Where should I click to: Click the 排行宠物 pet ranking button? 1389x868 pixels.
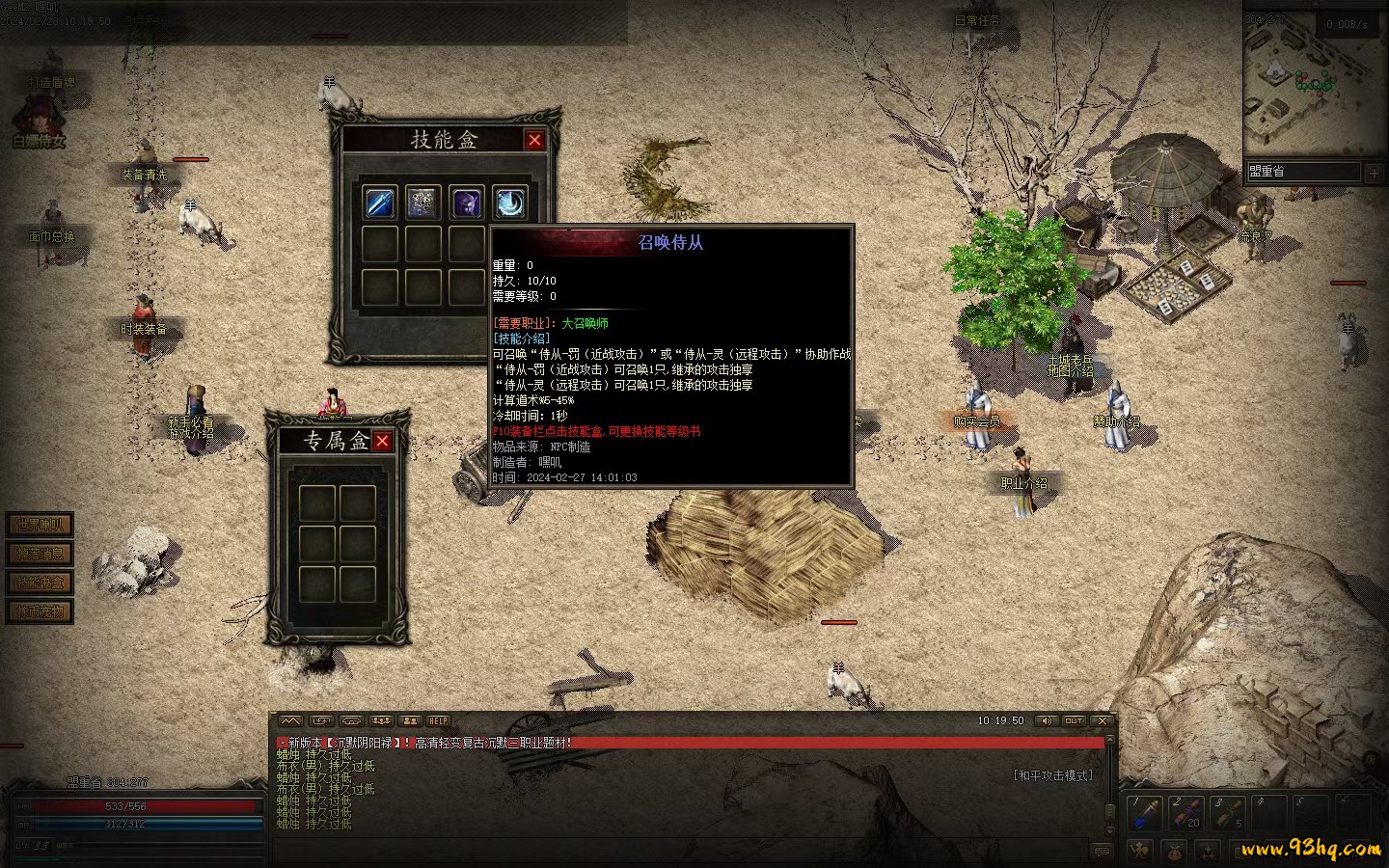tap(40, 611)
